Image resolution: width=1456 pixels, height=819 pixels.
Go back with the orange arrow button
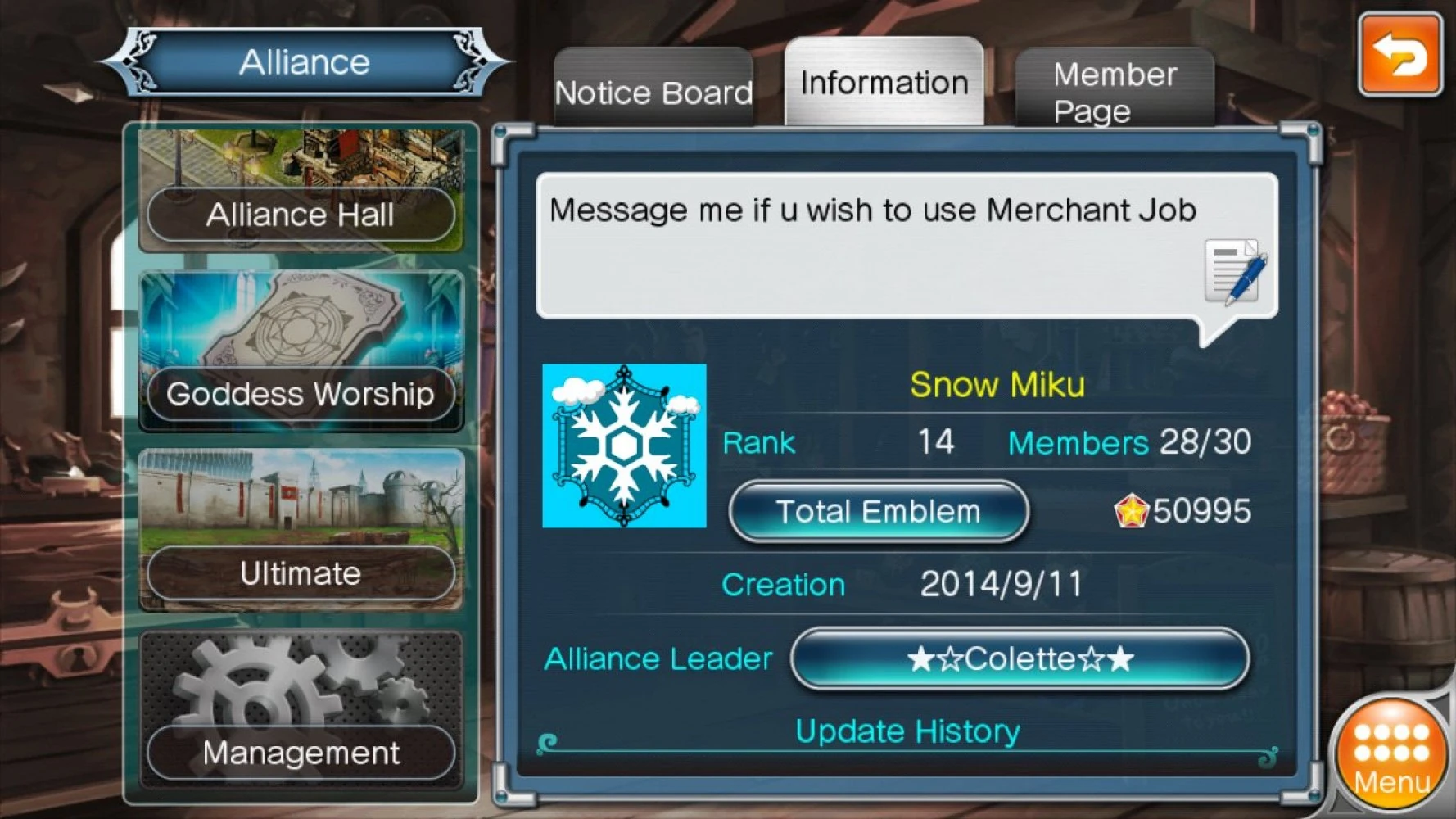(1400, 55)
